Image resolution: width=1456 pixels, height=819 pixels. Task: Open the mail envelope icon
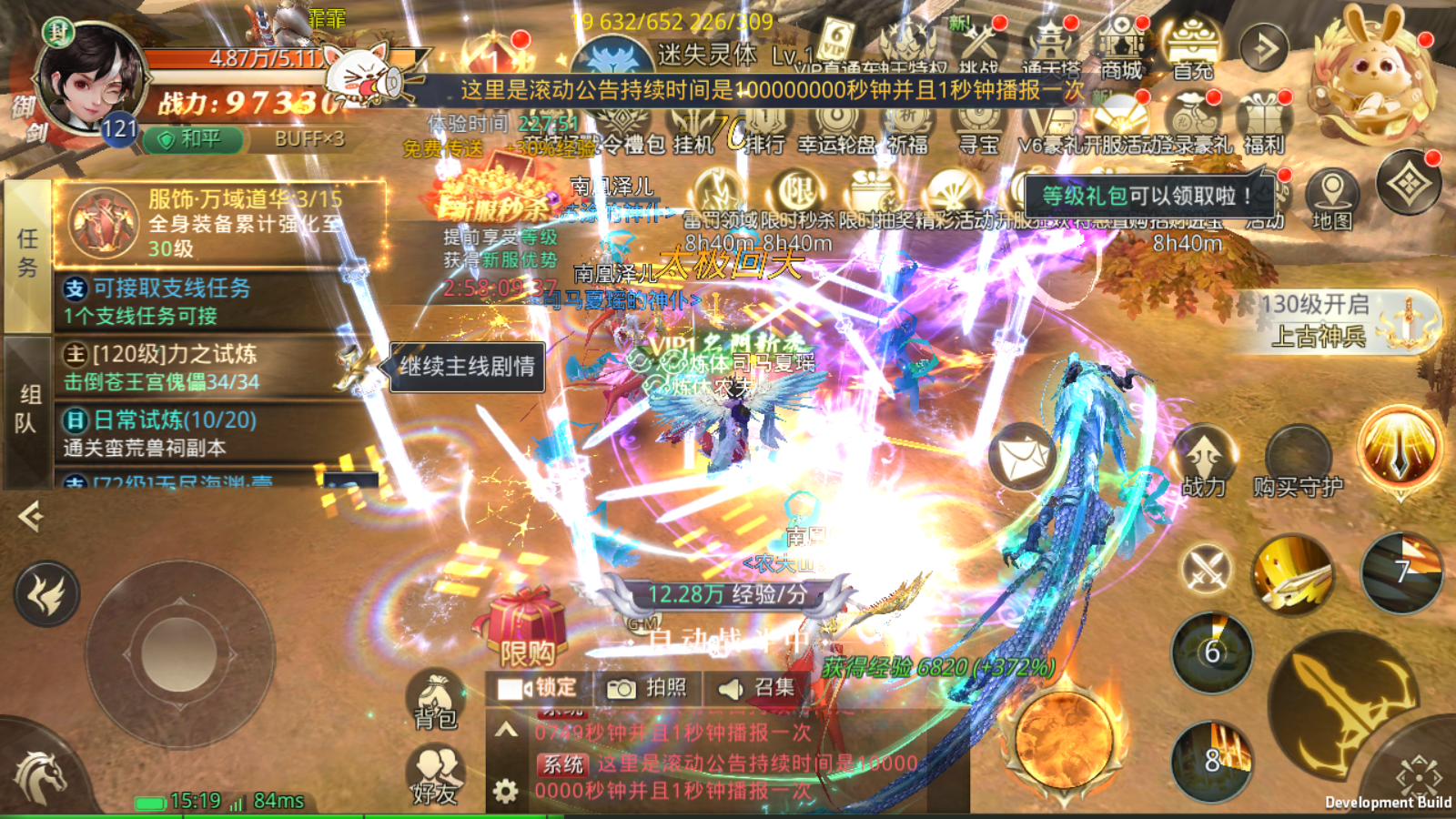click(1022, 457)
